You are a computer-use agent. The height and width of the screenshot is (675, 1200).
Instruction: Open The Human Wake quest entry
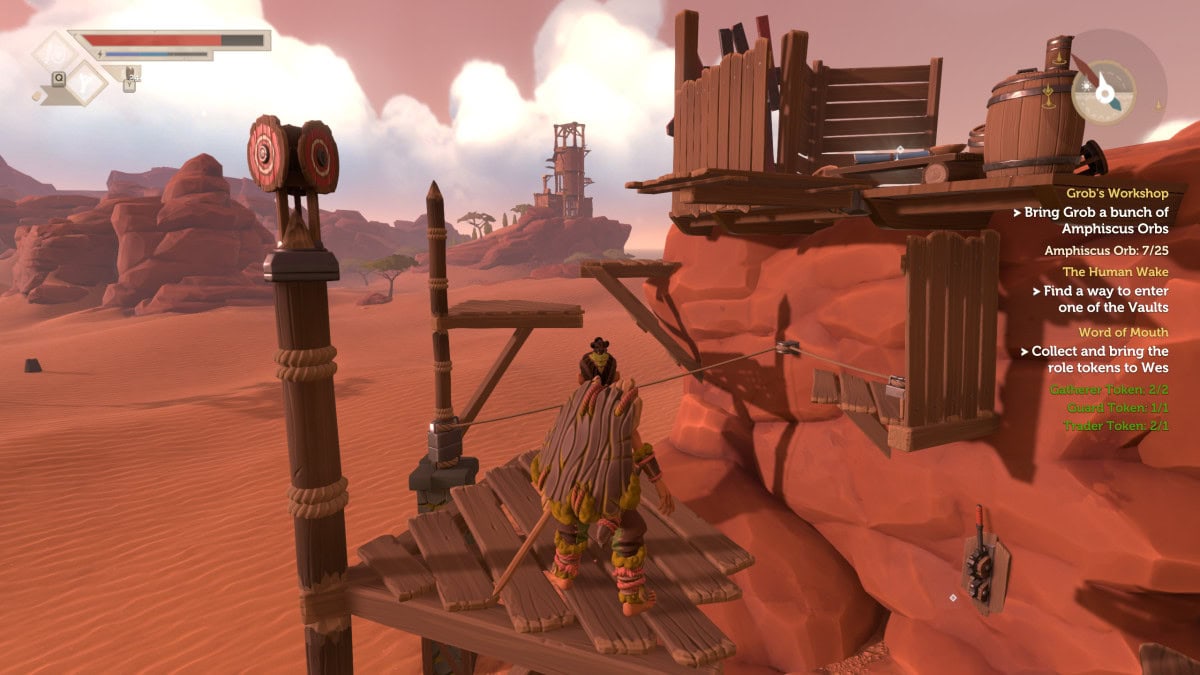coord(1115,271)
